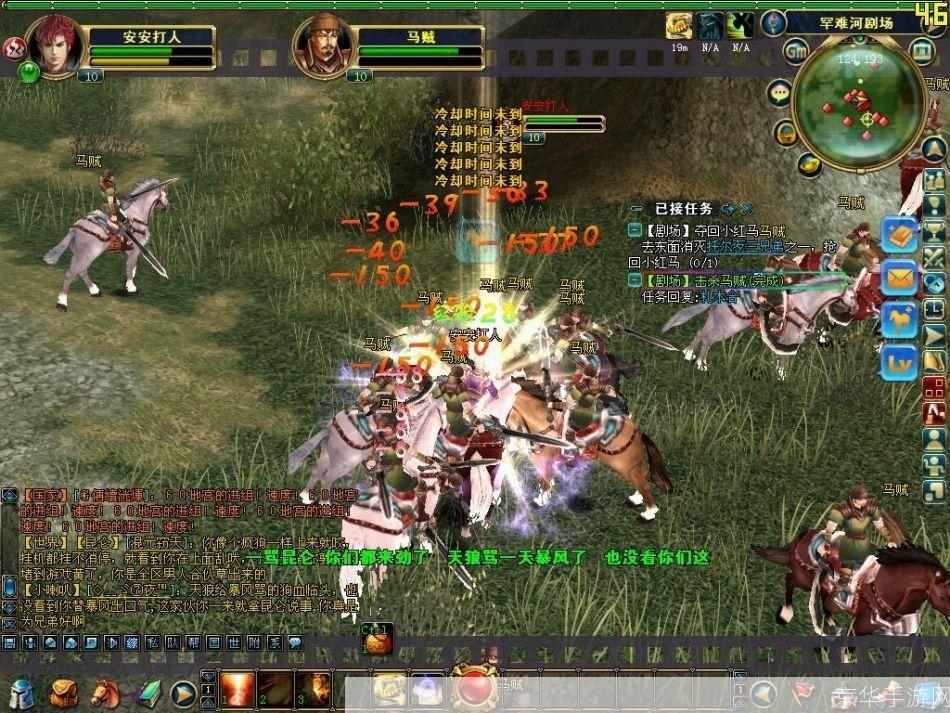Click the tiger buff icon showing 19m
The height and width of the screenshot is (713, 950).
(x=679, y=26)
